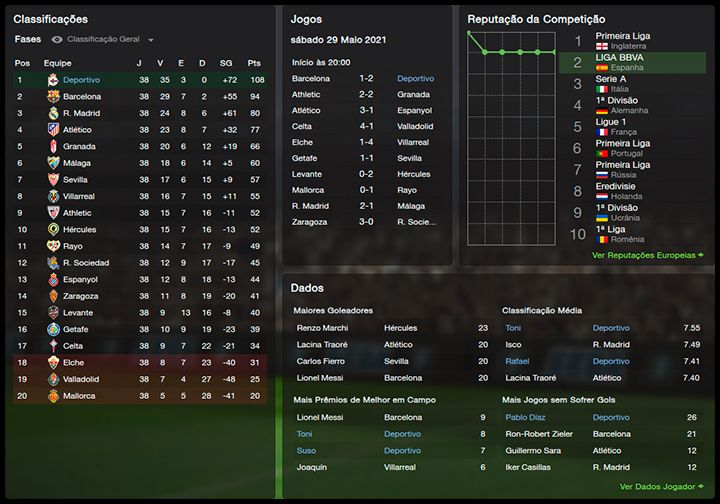This screenshot has height=504, width=720.
Task: Open Rafael in Classificação Média
Action: pos(517,361)
